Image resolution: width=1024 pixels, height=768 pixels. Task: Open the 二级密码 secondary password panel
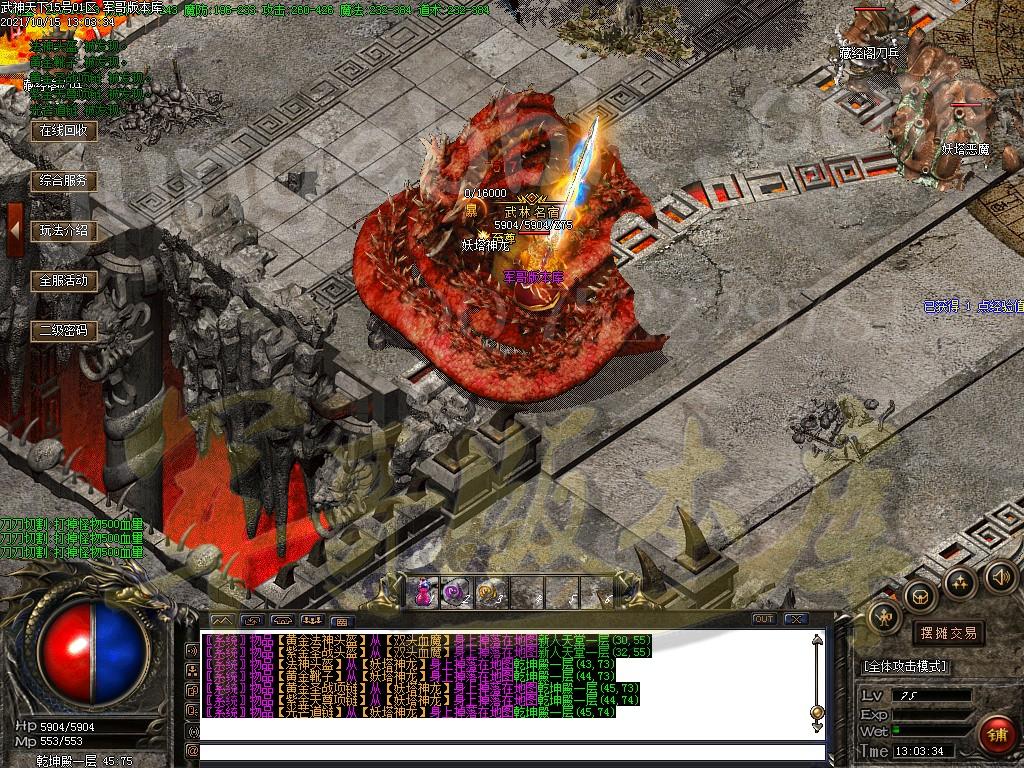[64, 331]
